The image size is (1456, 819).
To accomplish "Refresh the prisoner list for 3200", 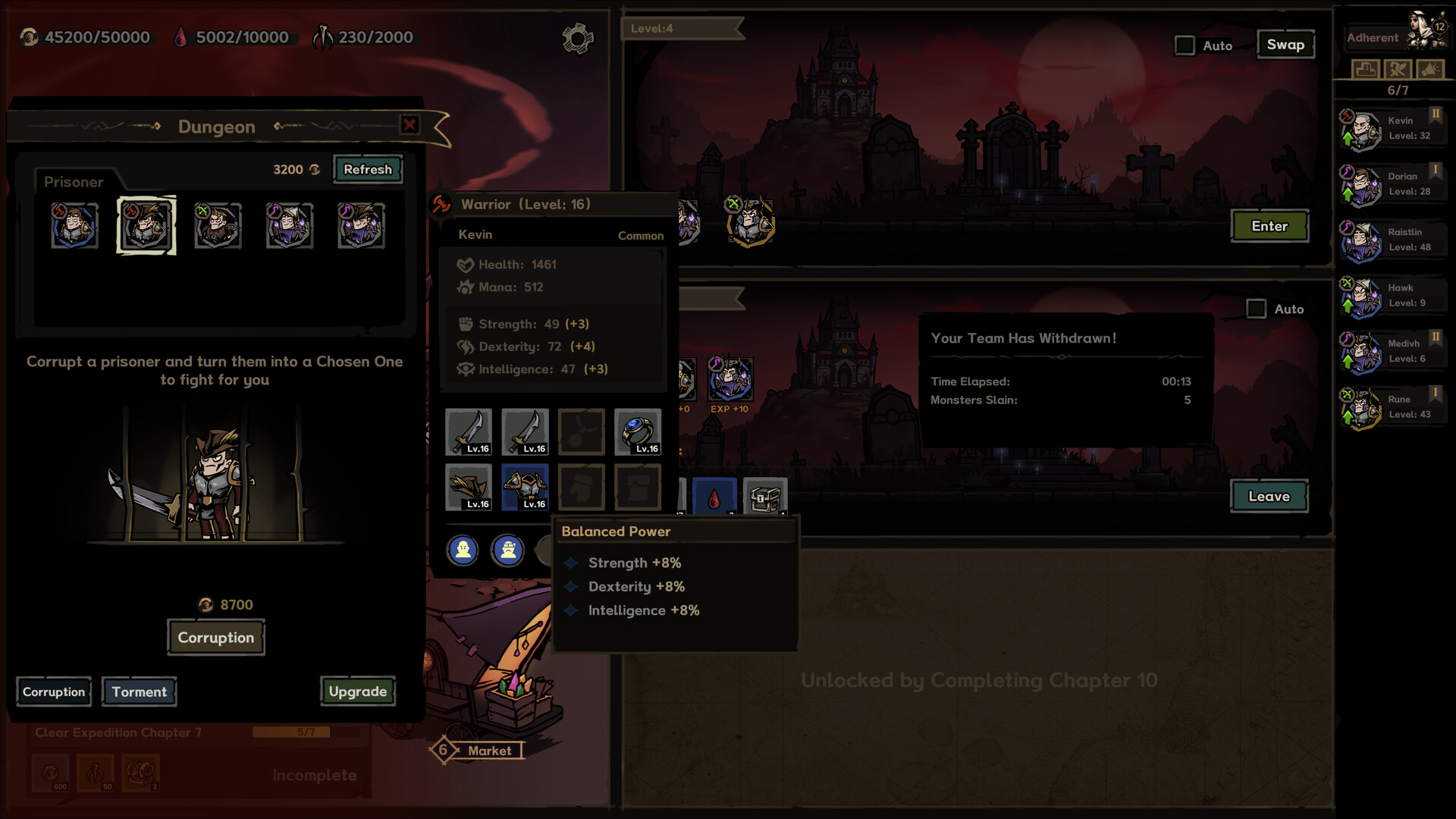I will coord(368,169).
